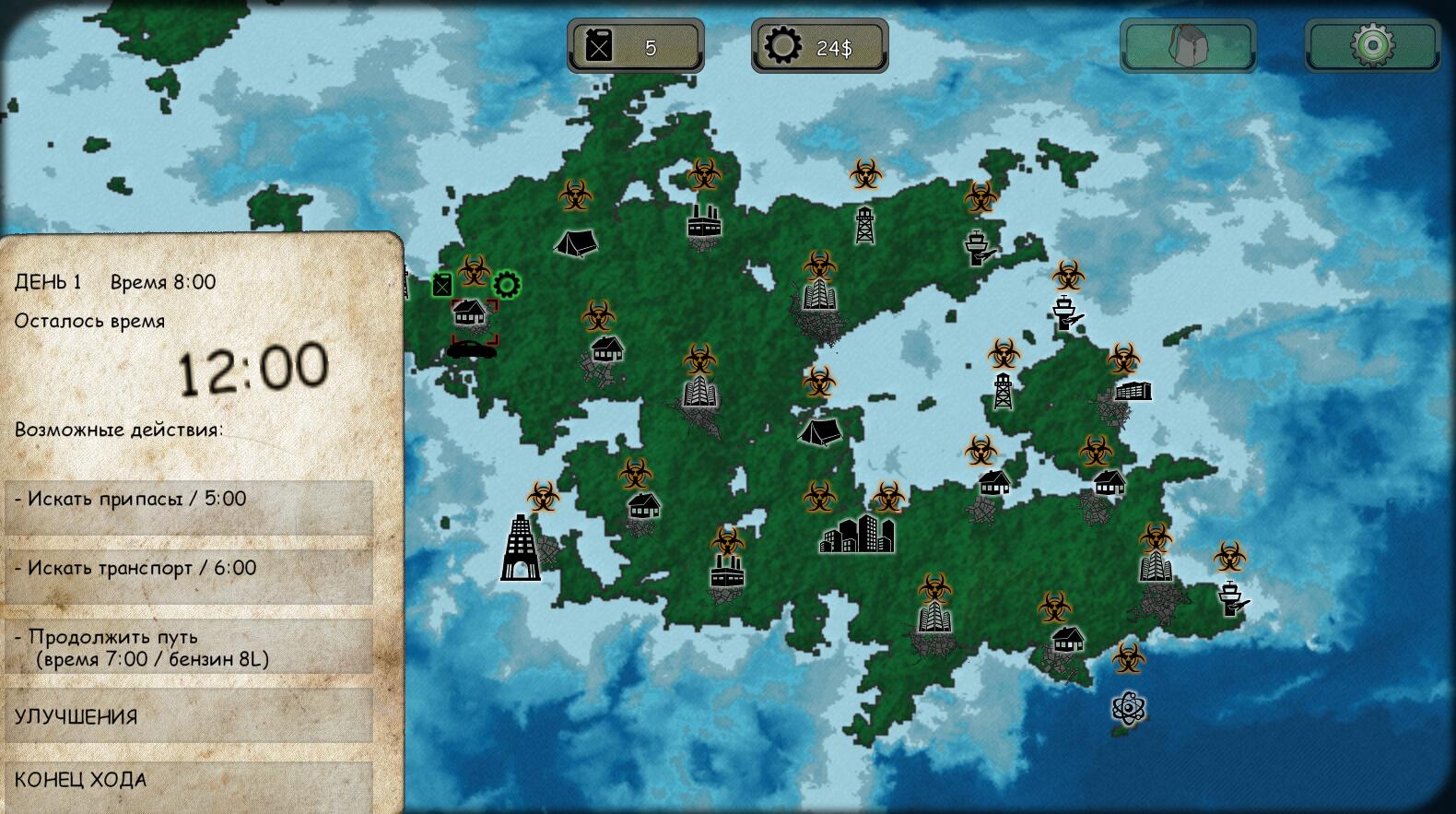Click the biohazard symbol above the player's house

click(x=475, y=269)
